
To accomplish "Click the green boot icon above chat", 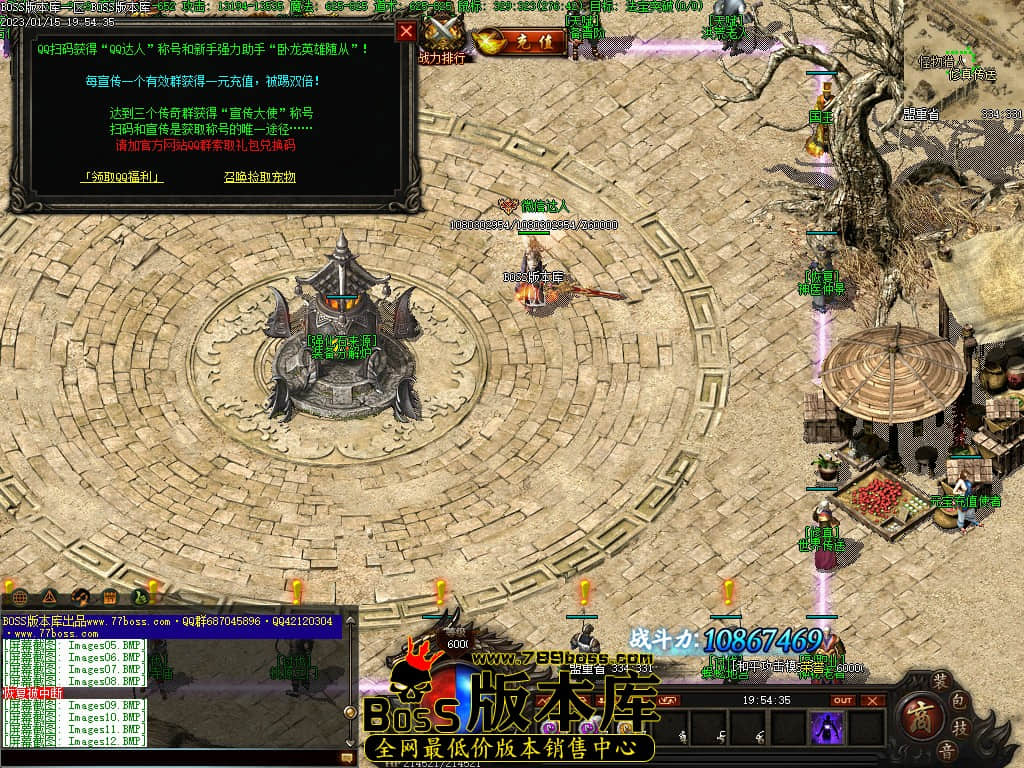I will point(141,597).
